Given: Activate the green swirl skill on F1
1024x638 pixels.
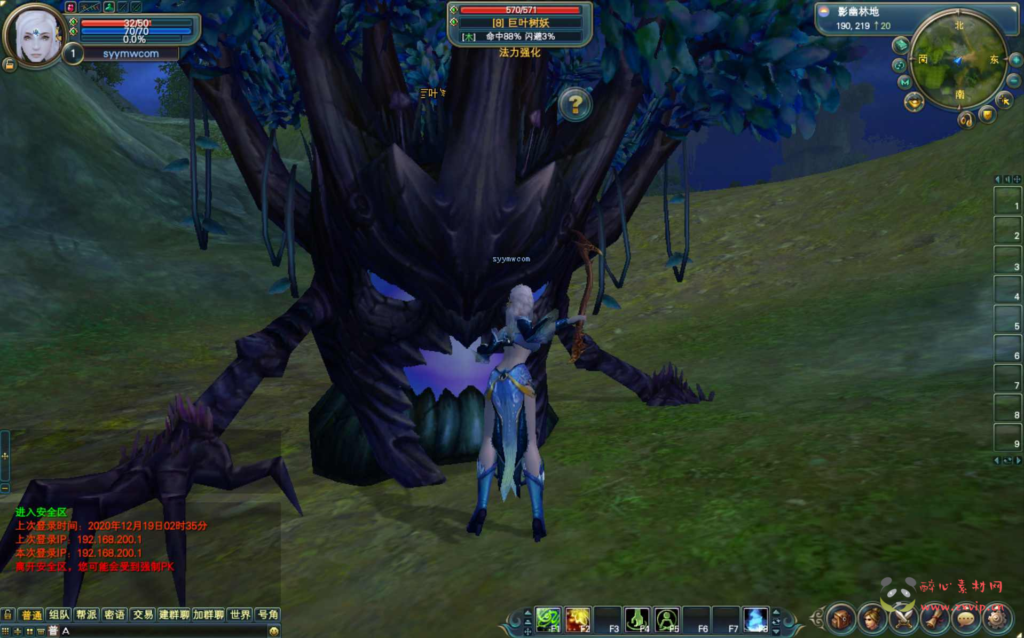Looking at the screenshot, I should (x=548, y=619).
